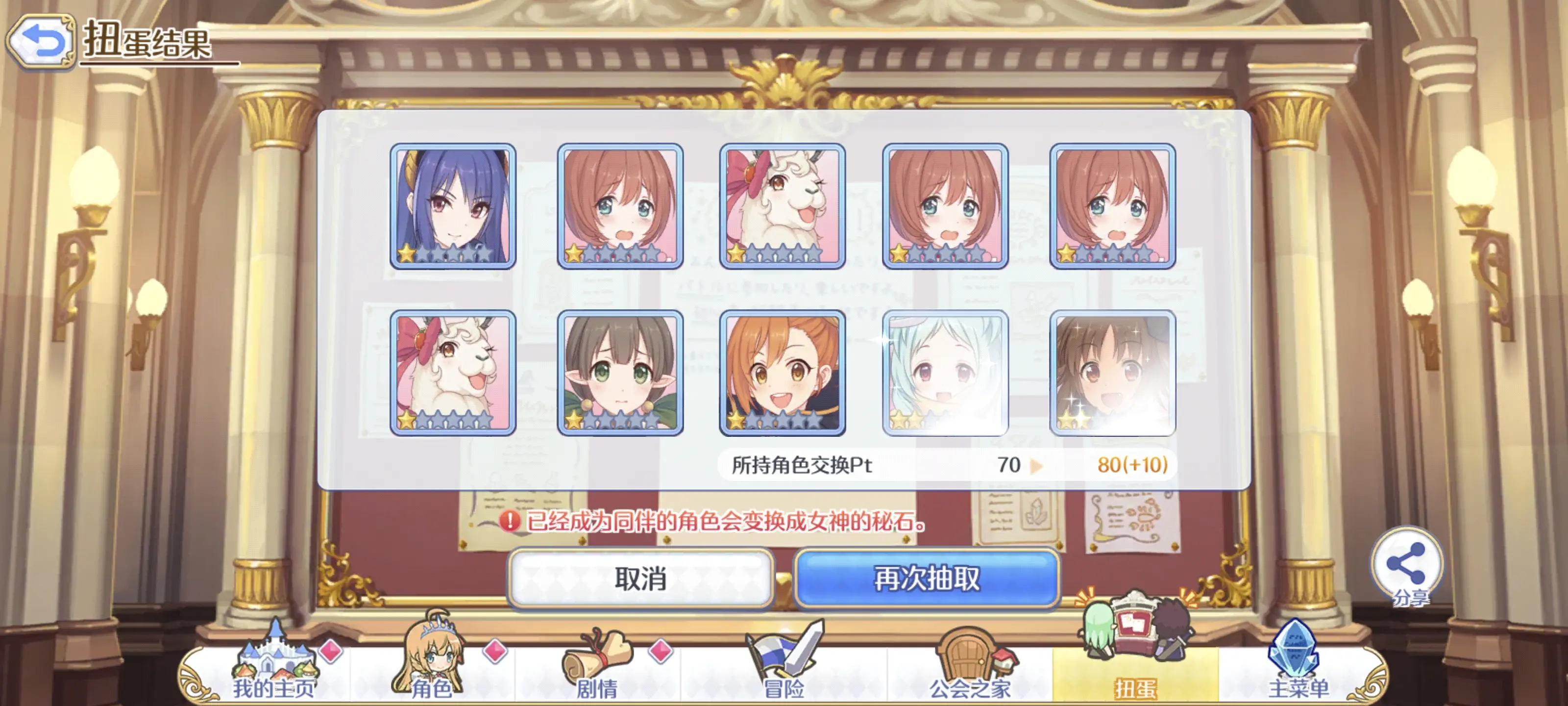Viewport: 1568px width, 706px height.
Task: Go to the 冒险 adventure tab
Action: click(x=784, y=670)
